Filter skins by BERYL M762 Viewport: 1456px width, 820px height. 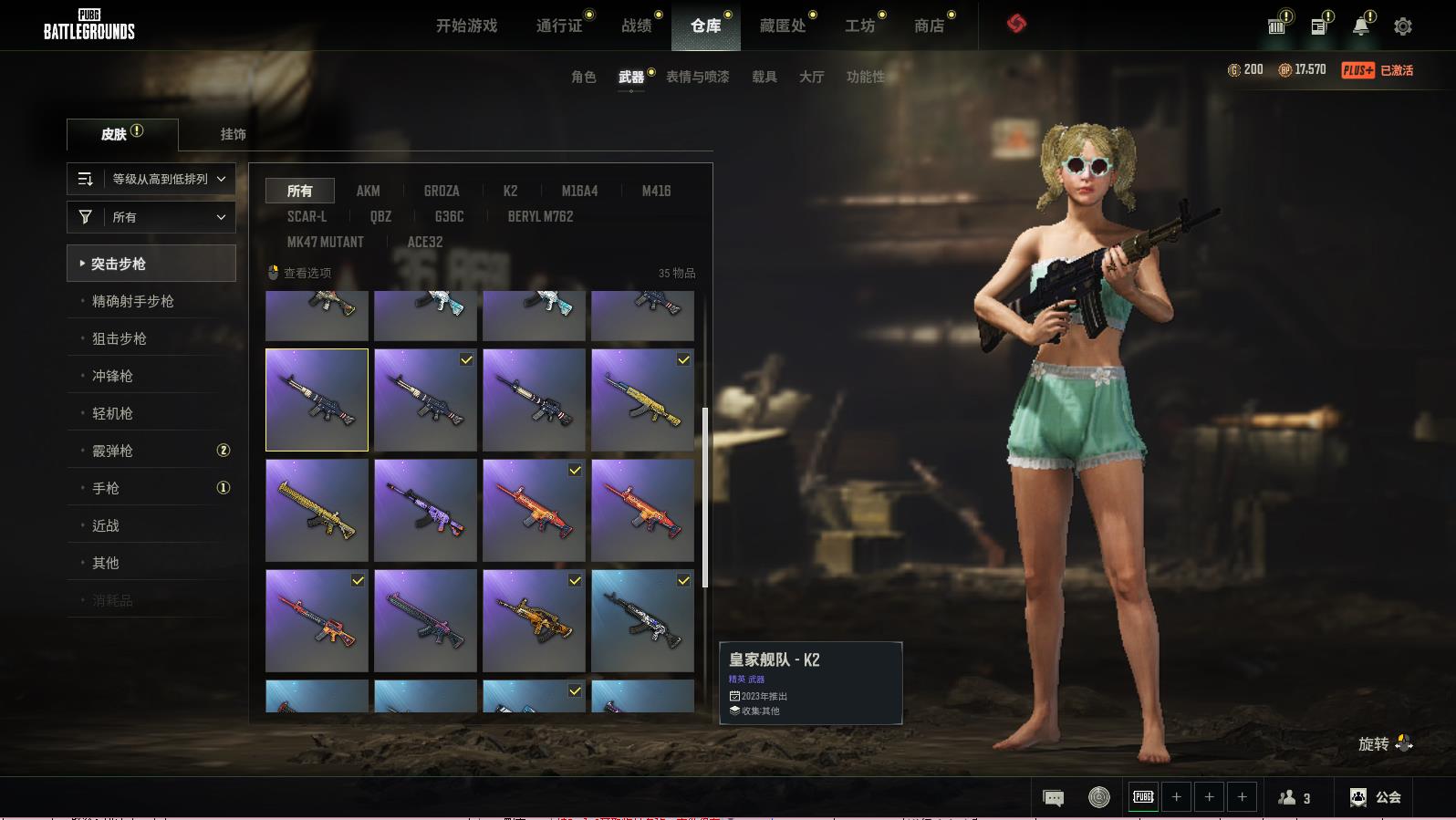pos(540,216)
